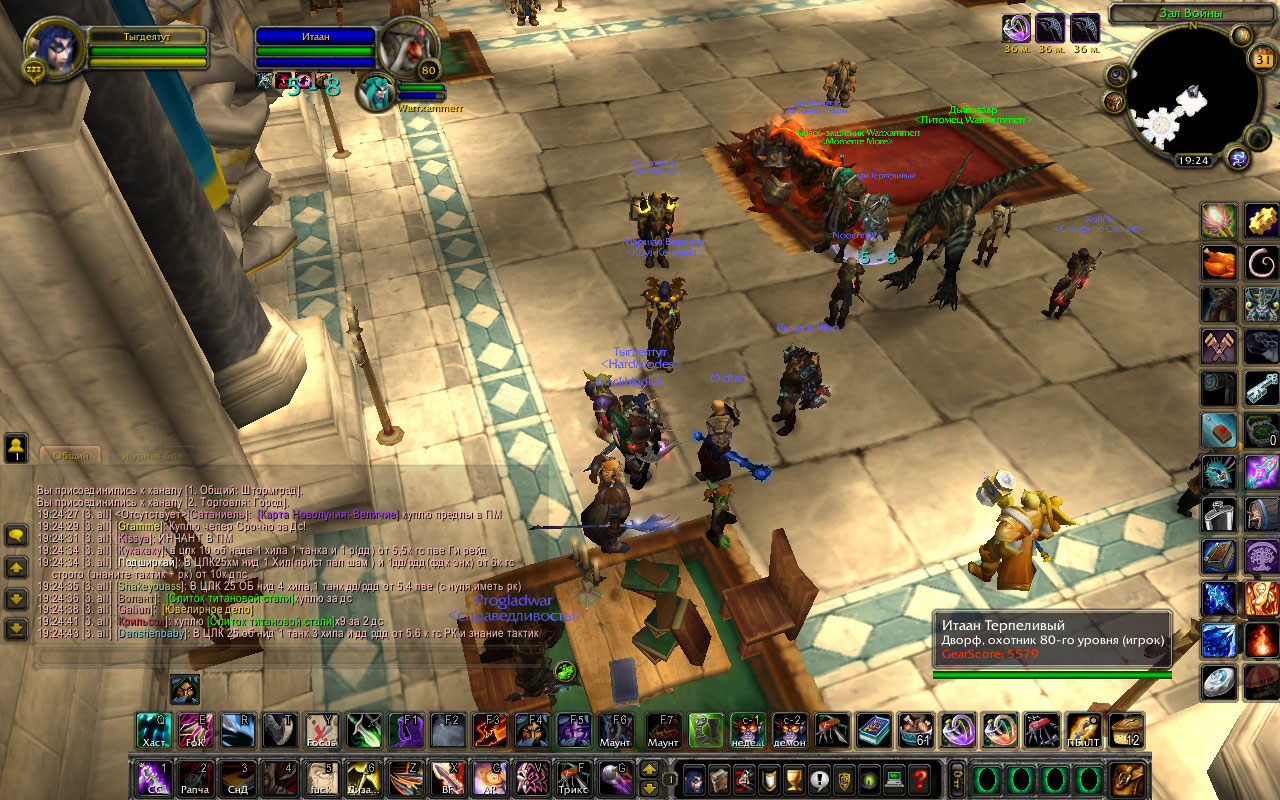Image resolution: width=1280 pixels, height=800 pixels.
Task: Click the Маунт button bound to F6
Action: click(x=616, y=731)
